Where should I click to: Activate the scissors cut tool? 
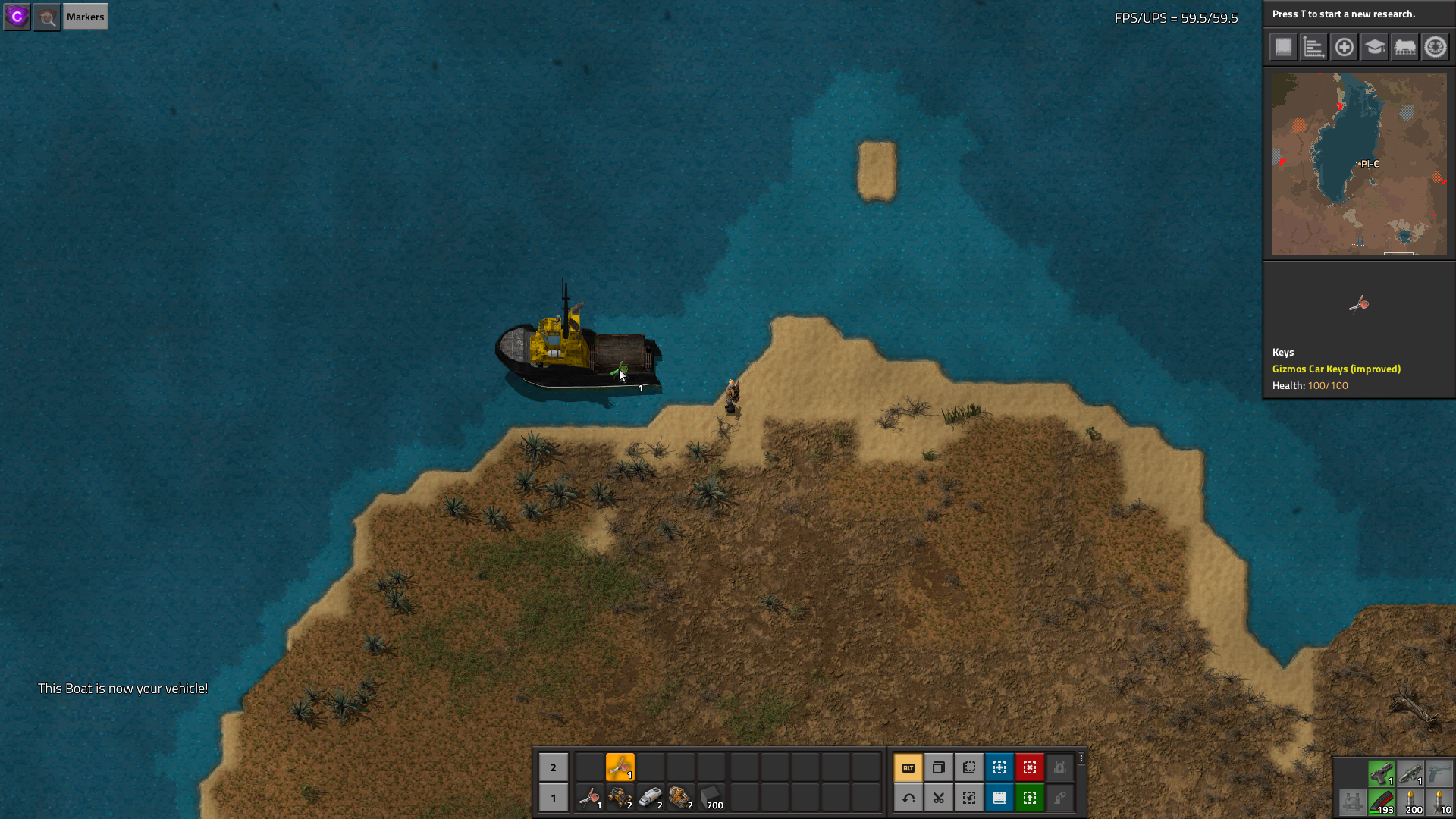click(939, 798)
